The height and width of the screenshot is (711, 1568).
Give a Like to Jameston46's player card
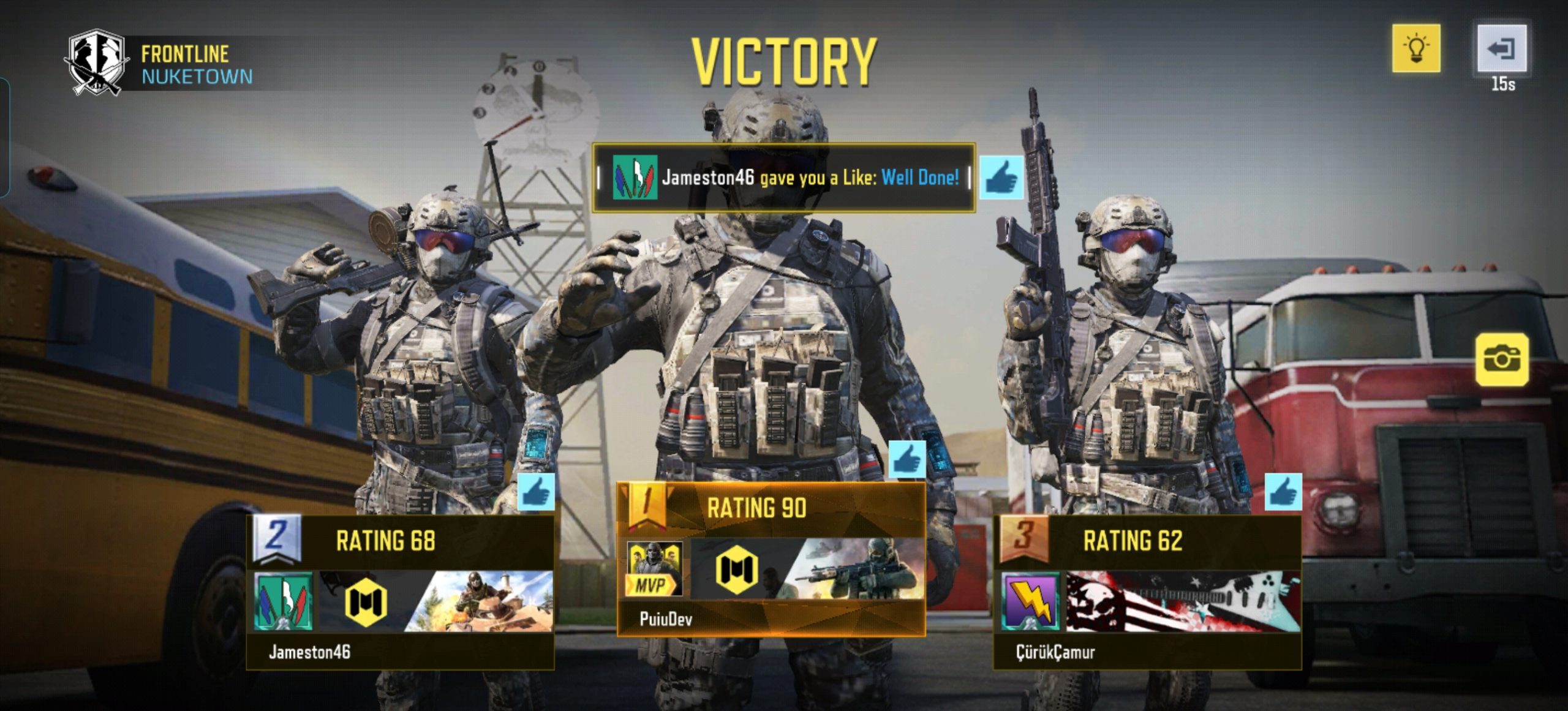pyautogui.click(x=536, y=492)
